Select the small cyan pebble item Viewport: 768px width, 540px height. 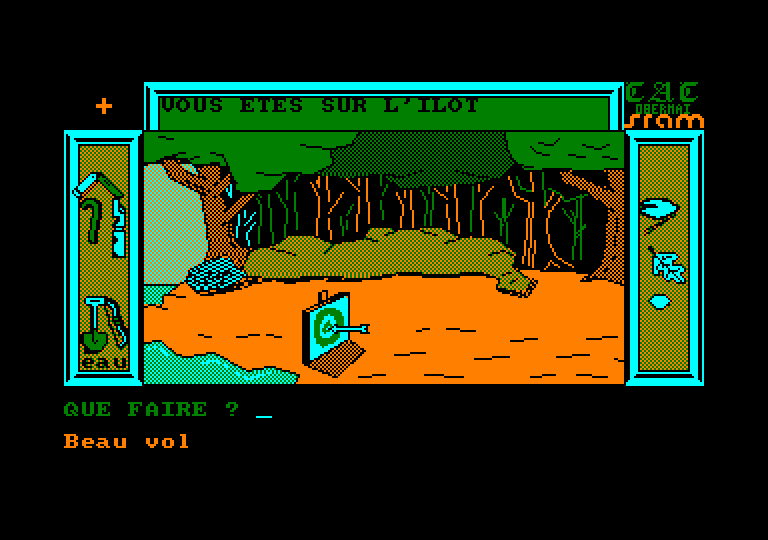(x=659, y=301)
